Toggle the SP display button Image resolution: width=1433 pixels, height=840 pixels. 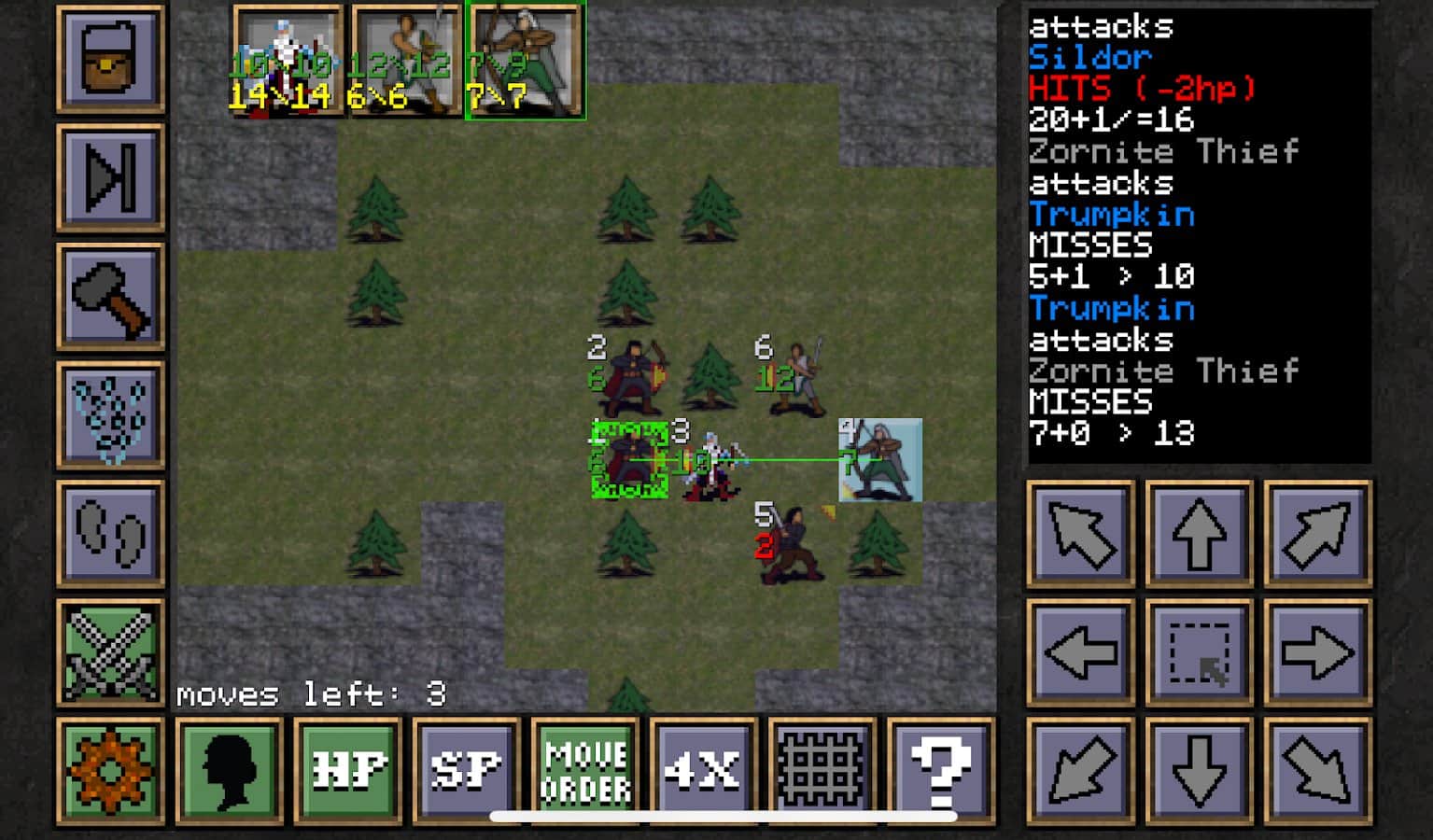click(466, 770)
